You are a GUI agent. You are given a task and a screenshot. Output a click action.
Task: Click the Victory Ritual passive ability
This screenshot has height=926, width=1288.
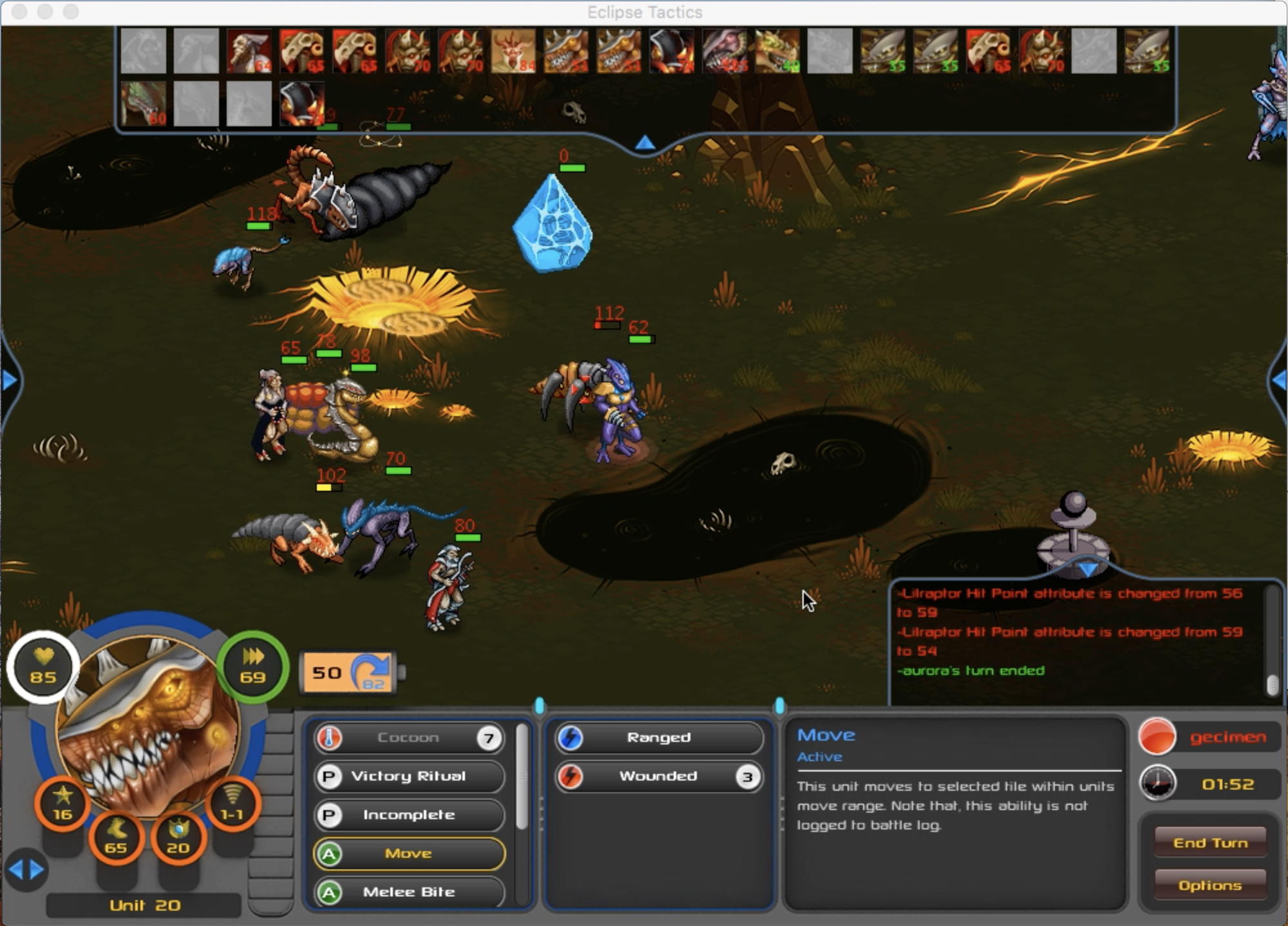409,776
